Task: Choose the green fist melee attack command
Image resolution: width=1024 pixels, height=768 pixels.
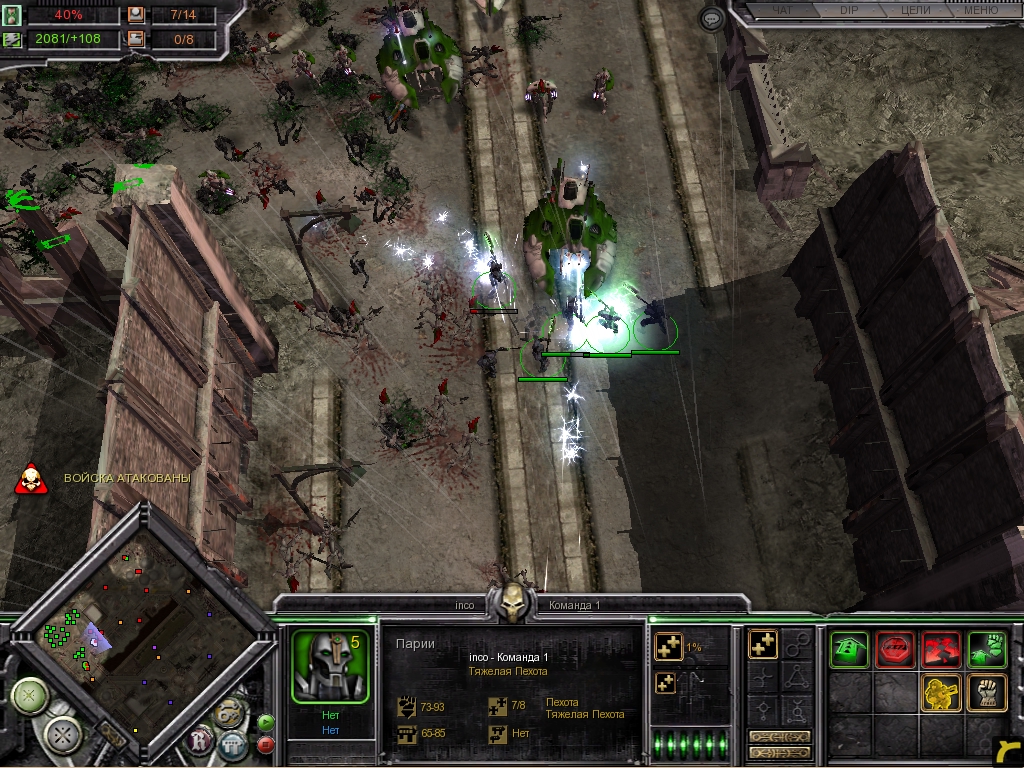Action: (987, 650)
